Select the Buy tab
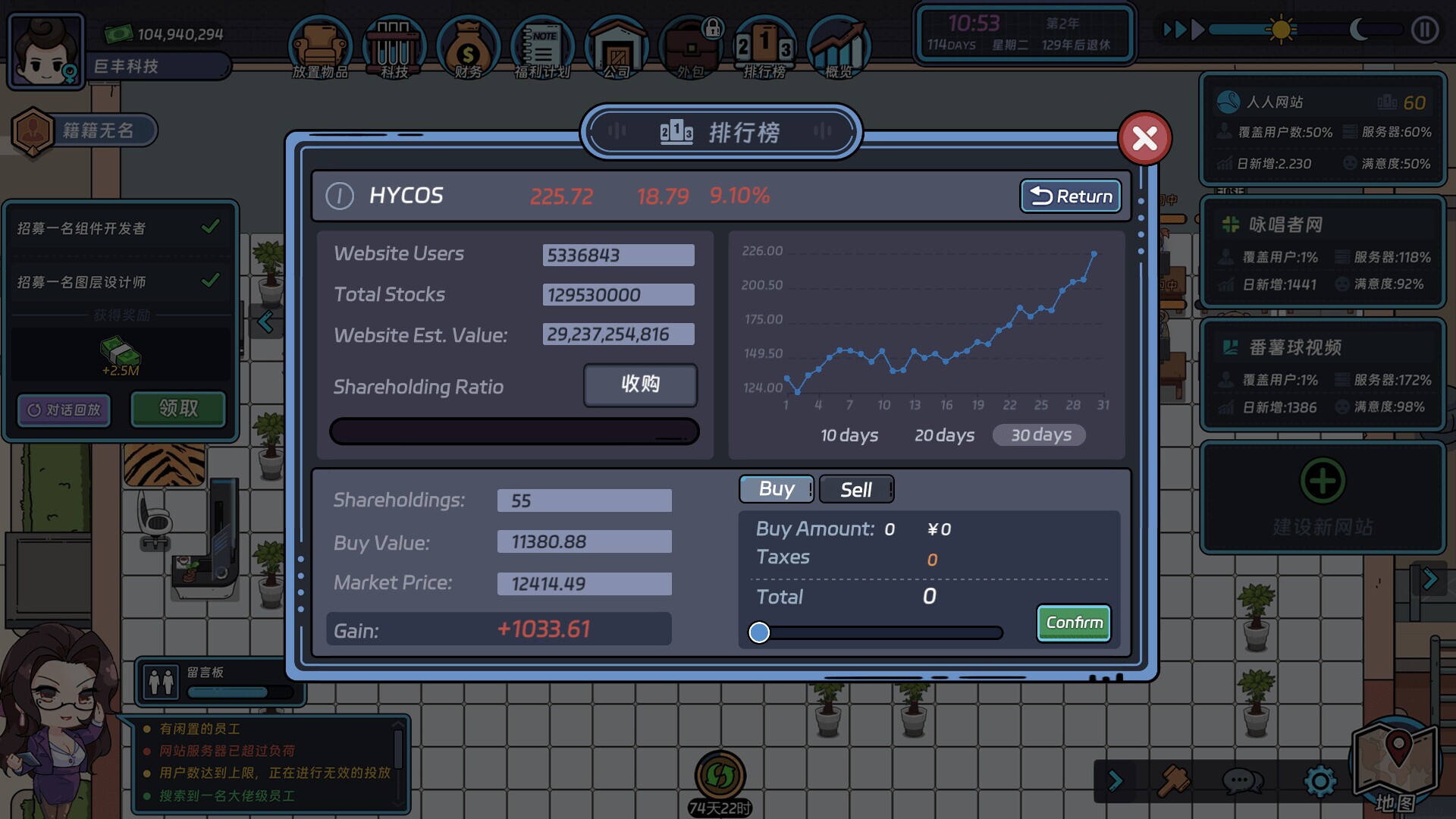The height and width of the screenshot is (819, 1456). [776, 488]
